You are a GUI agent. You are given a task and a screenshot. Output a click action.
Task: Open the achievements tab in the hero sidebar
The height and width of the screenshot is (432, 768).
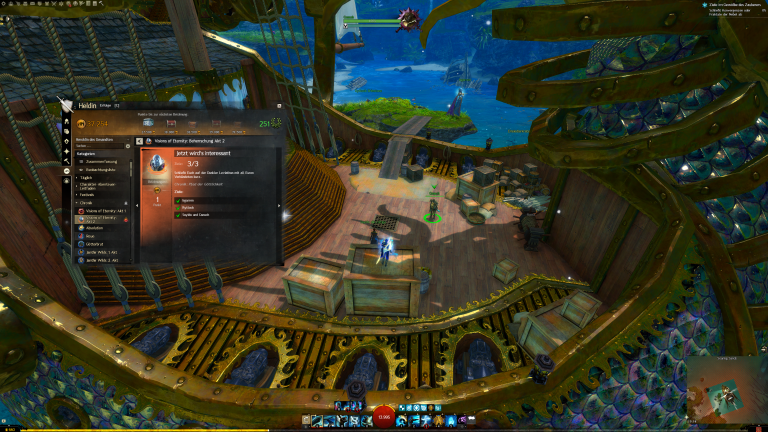point(67,171)
